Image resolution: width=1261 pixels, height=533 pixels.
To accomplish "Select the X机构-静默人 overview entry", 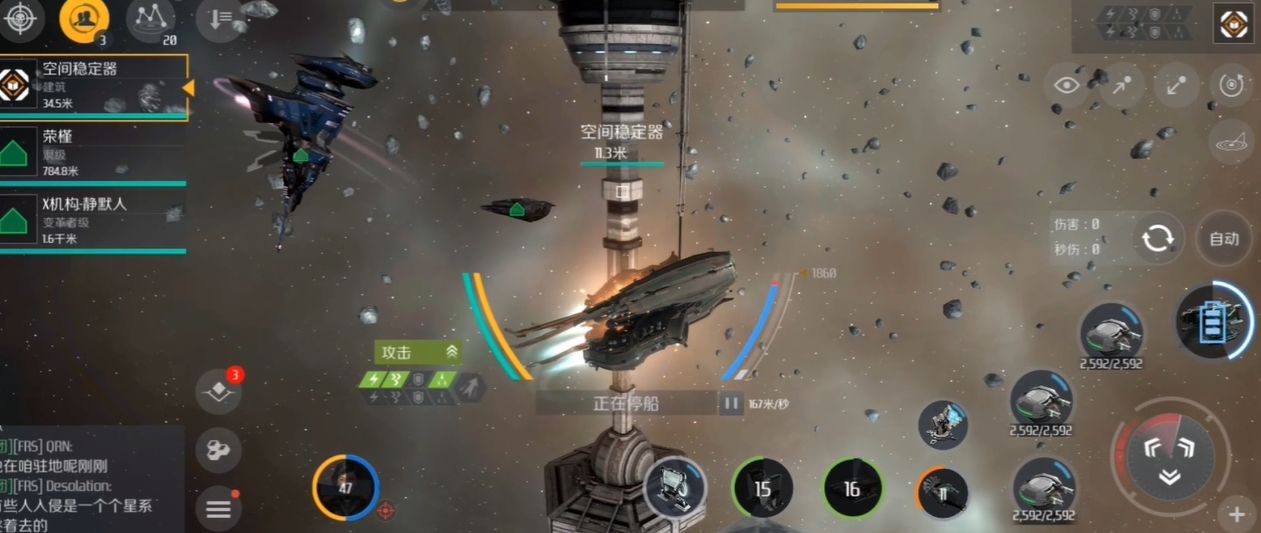I will pos(94,219).
